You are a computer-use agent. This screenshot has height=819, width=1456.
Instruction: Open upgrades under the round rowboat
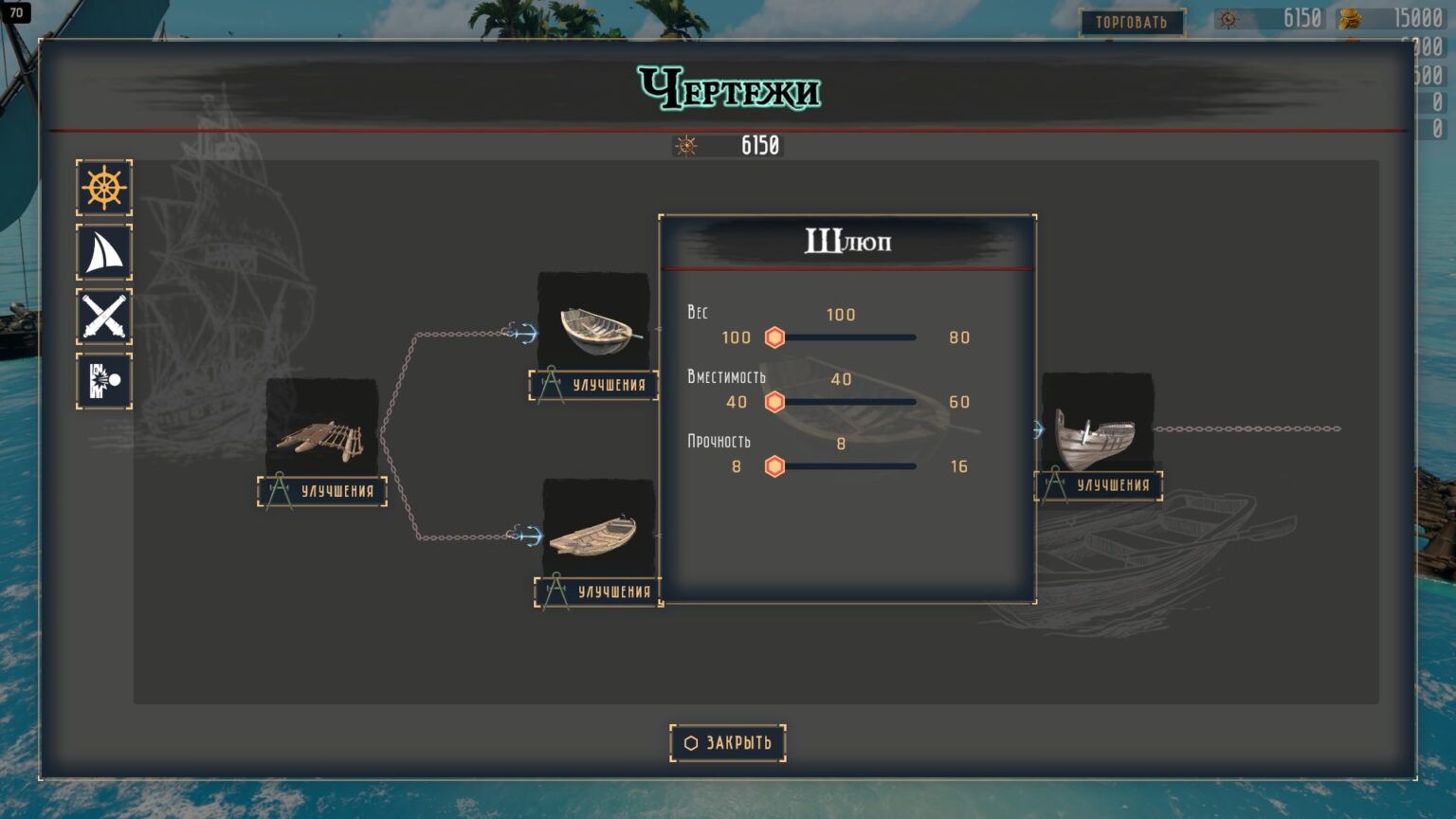[594, 385]
